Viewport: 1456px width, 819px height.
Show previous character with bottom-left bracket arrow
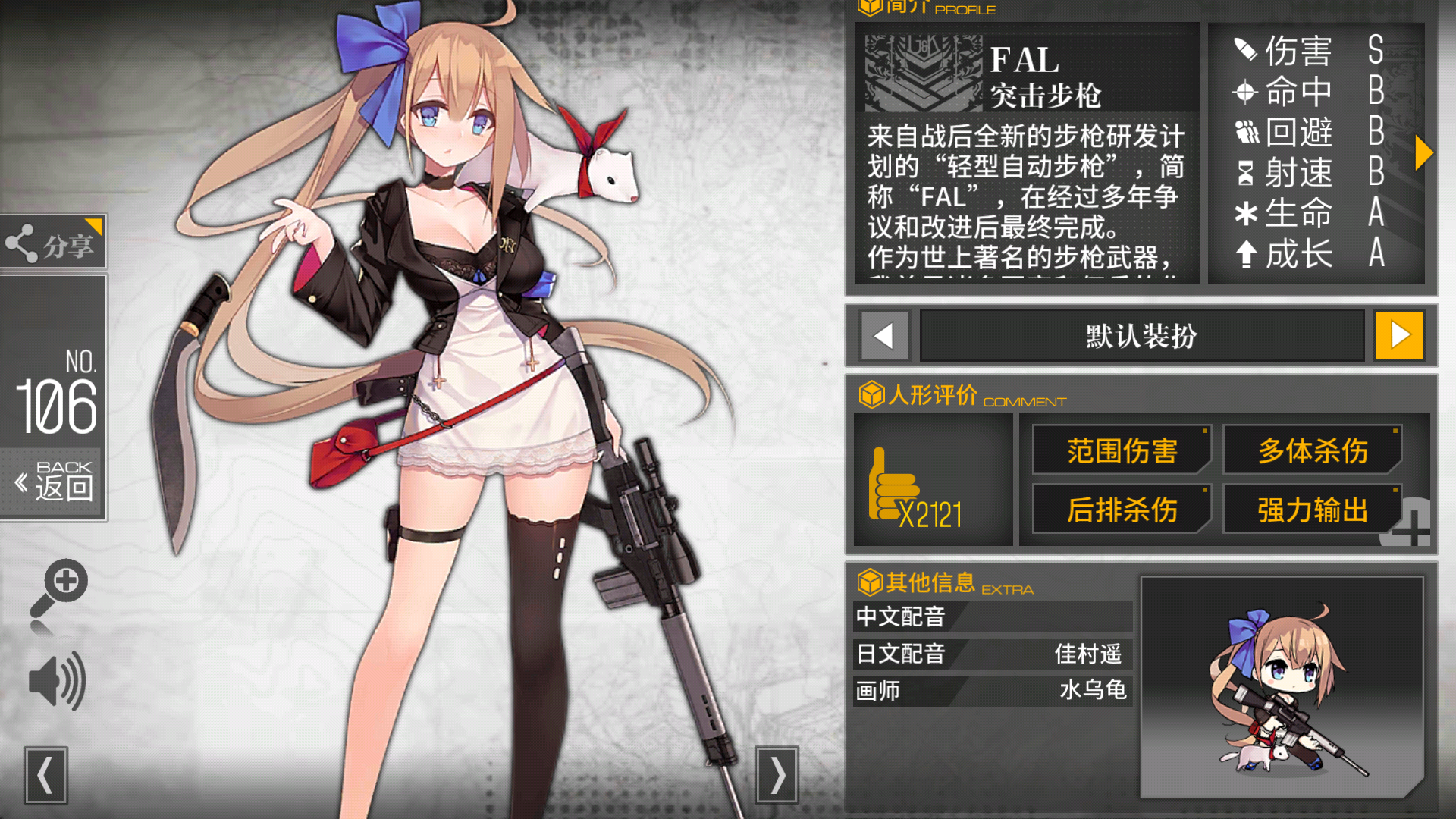point(45,775)
